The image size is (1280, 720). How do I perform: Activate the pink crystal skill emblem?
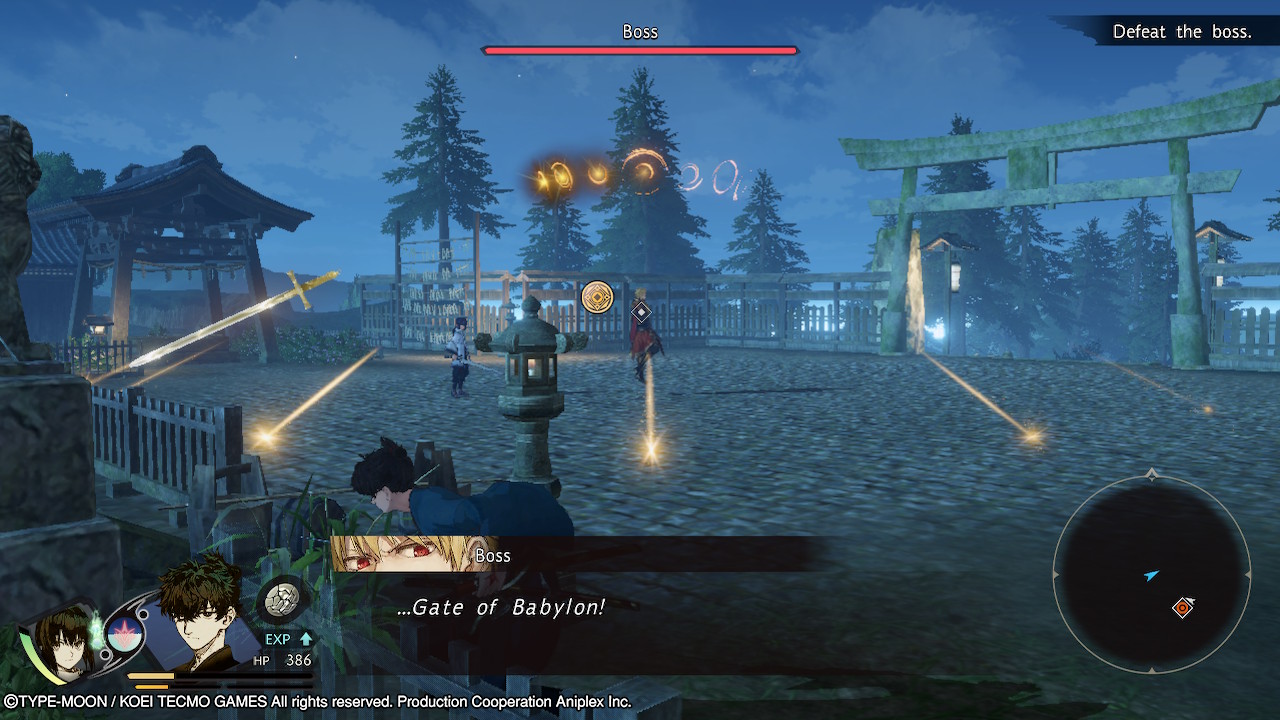[x=125, y=636]
